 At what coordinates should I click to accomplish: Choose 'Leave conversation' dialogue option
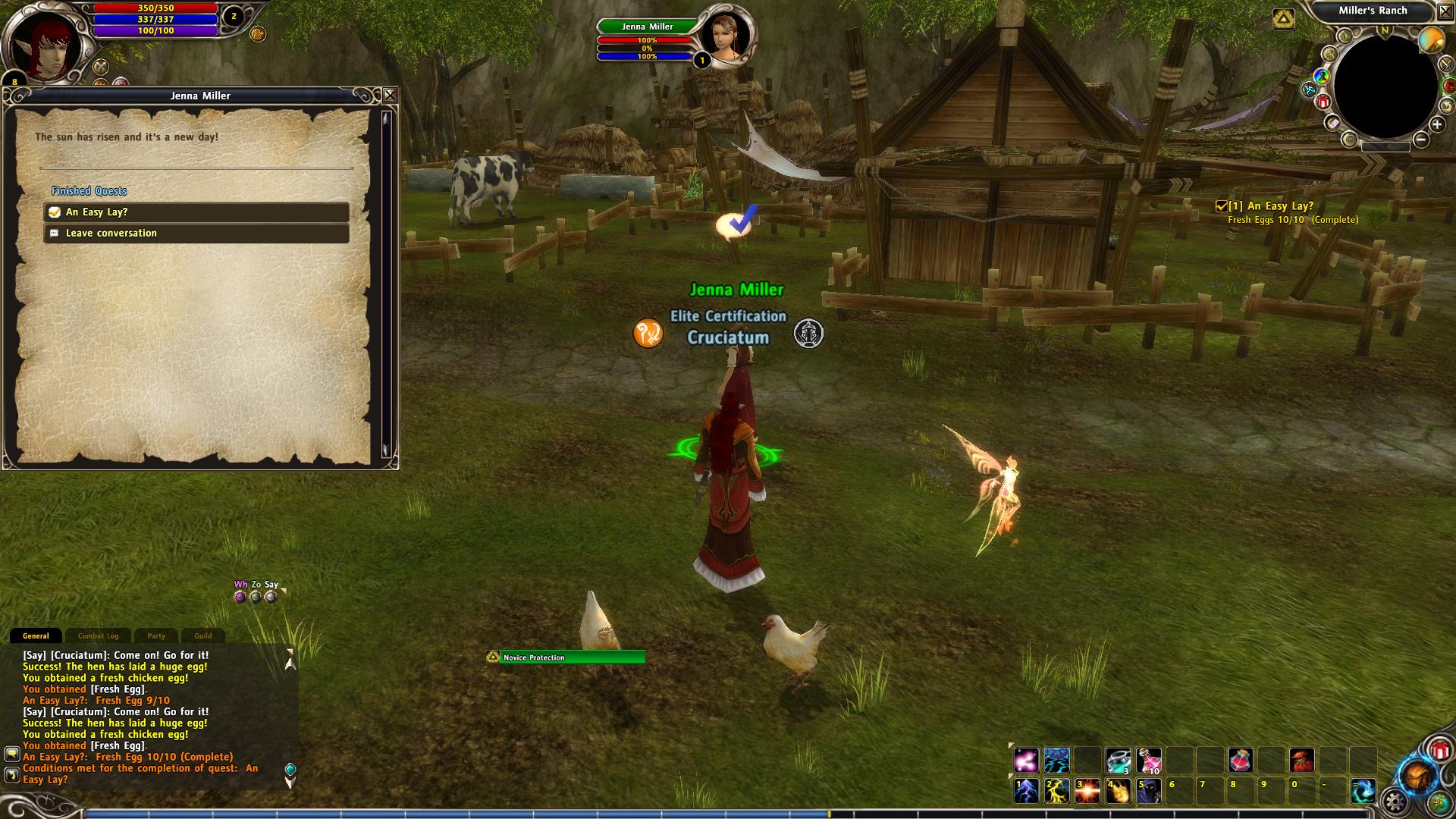point(196,234)
